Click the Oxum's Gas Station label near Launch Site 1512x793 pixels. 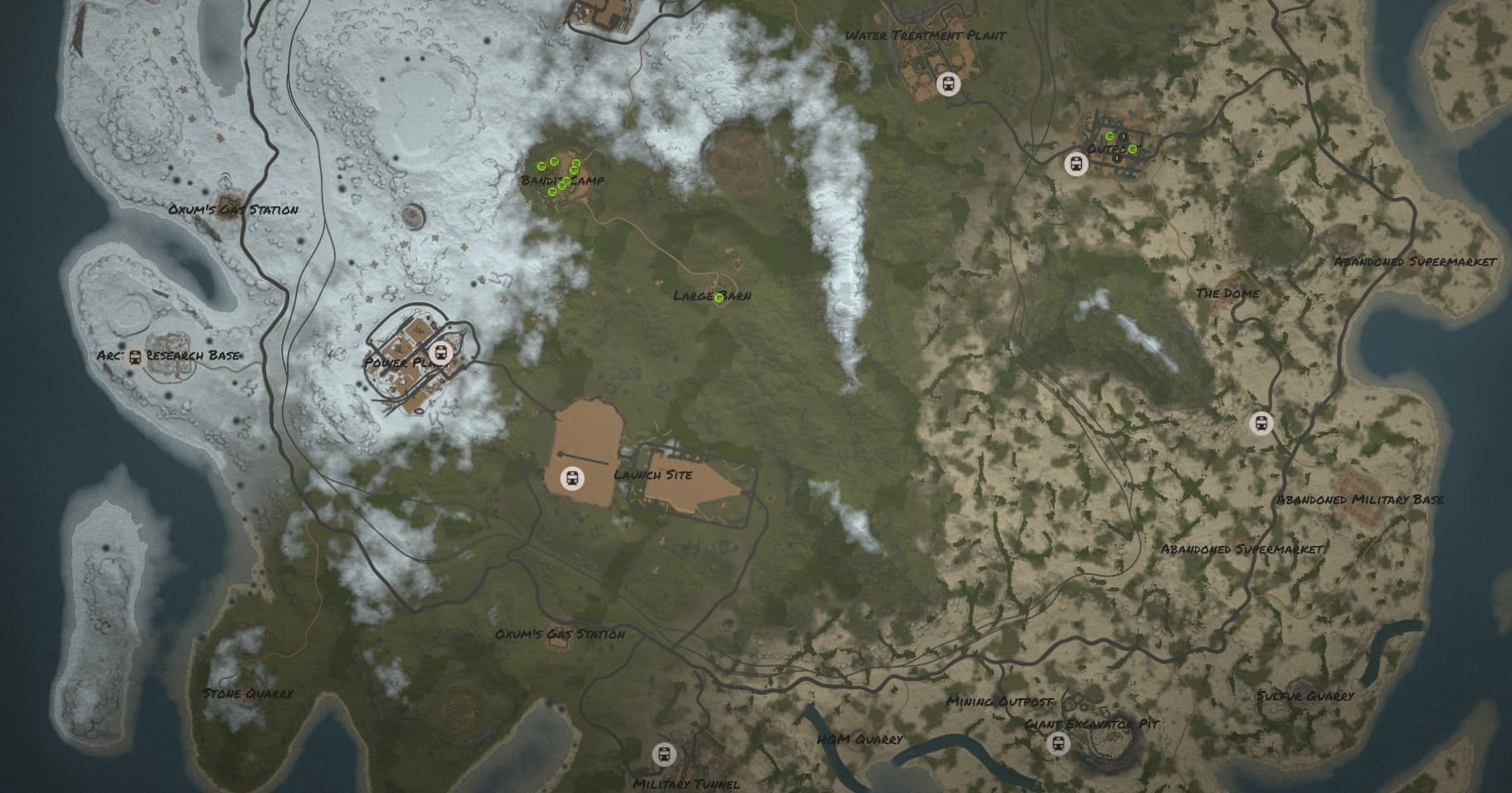pos(560,634)
